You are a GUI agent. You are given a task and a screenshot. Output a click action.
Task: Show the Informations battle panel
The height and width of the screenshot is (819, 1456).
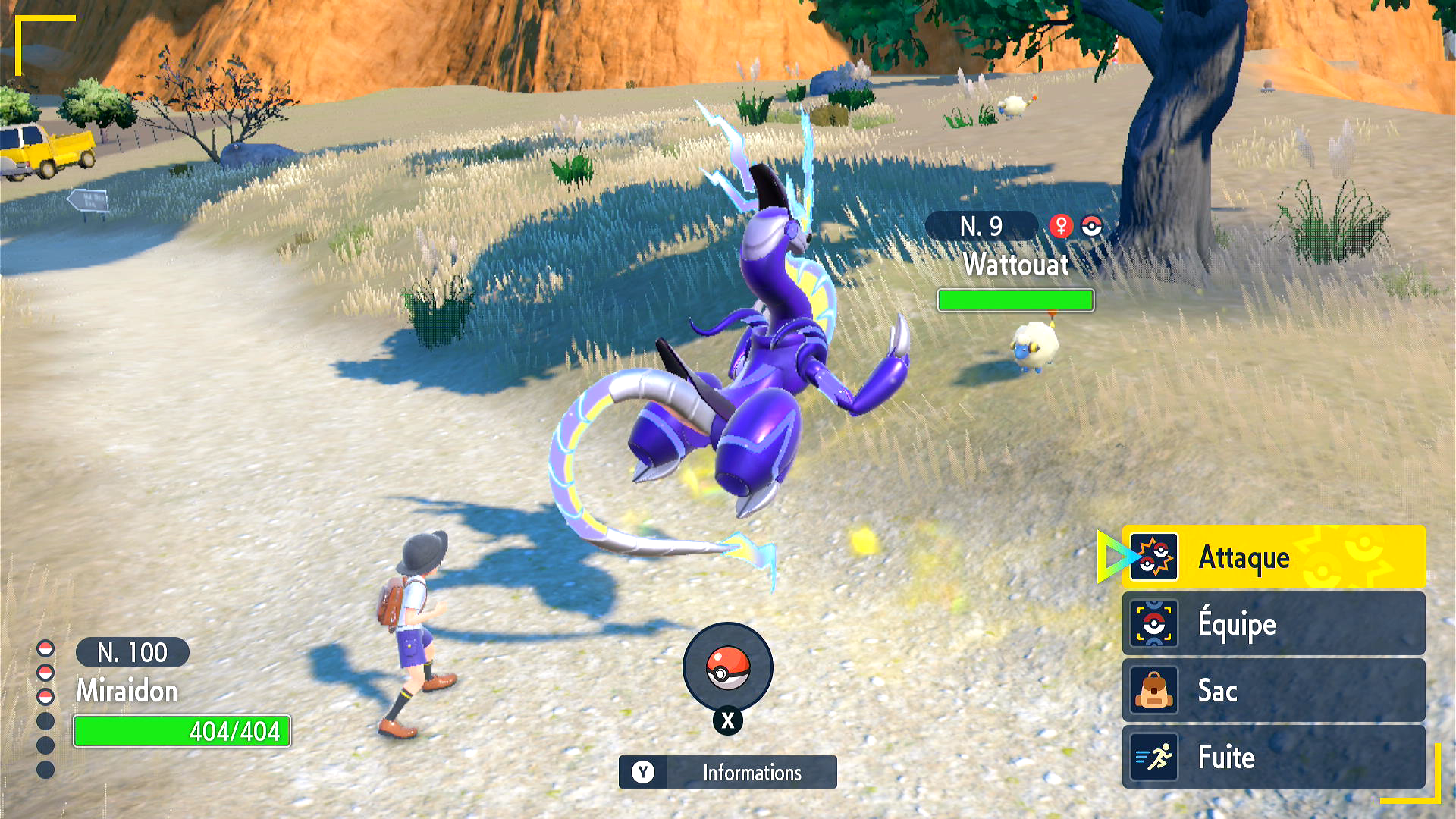[727, 772]
